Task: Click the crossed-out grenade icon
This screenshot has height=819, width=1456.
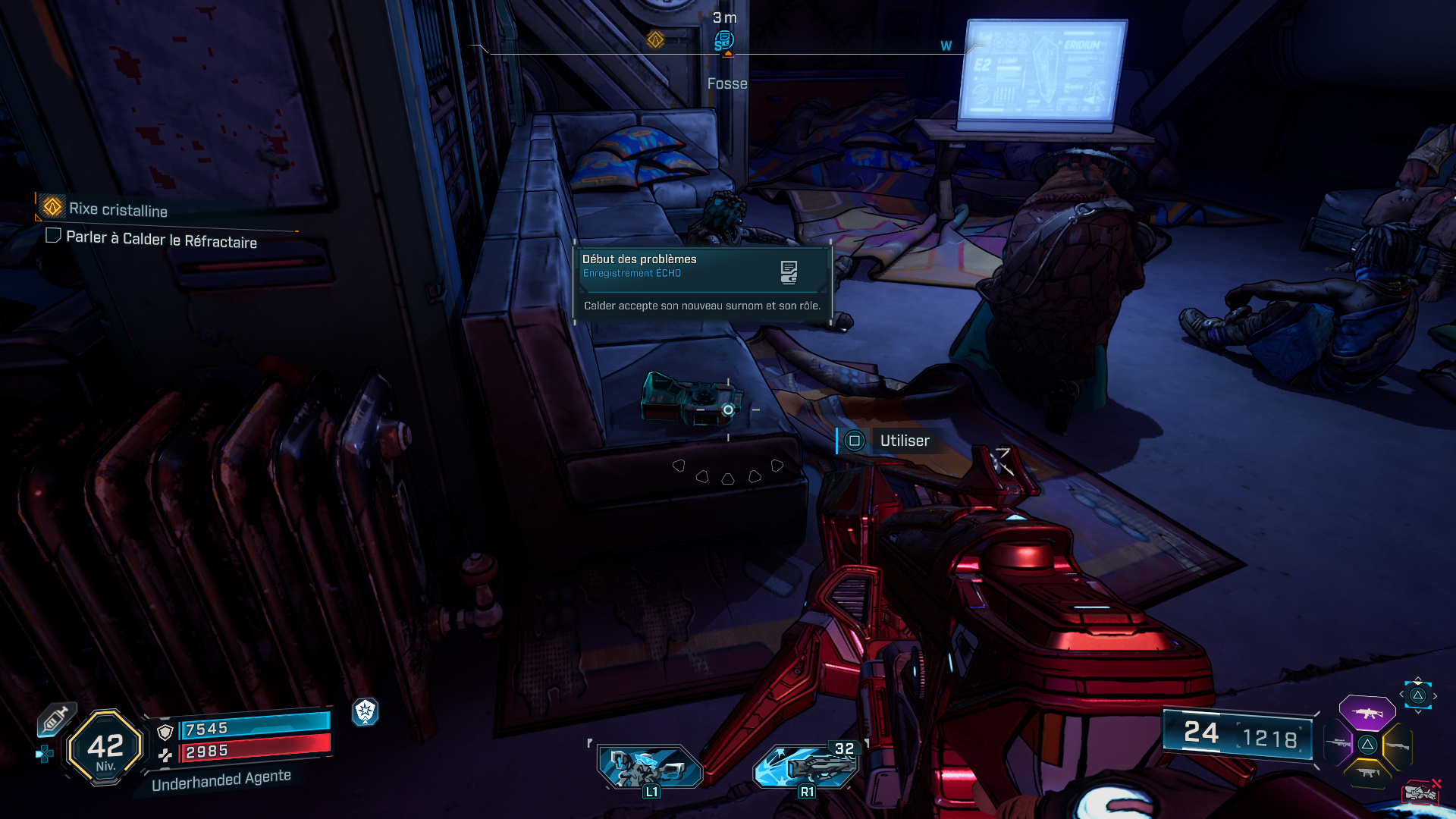Action: [x=1420, y=791]
